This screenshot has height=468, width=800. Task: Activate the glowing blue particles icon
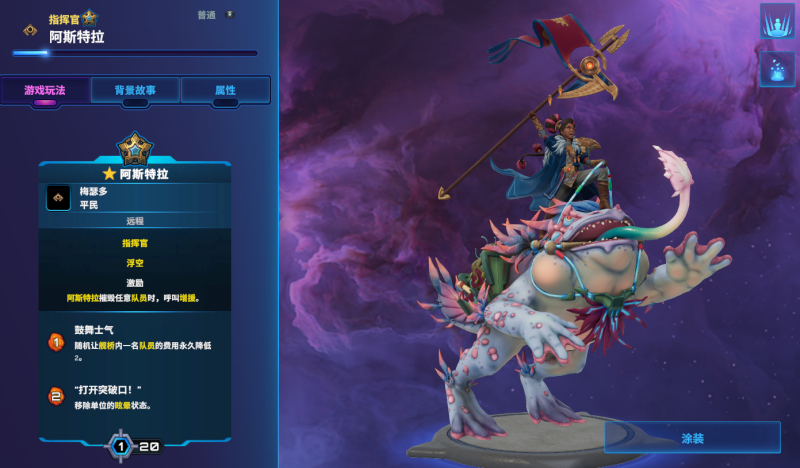tap(777, 69)
